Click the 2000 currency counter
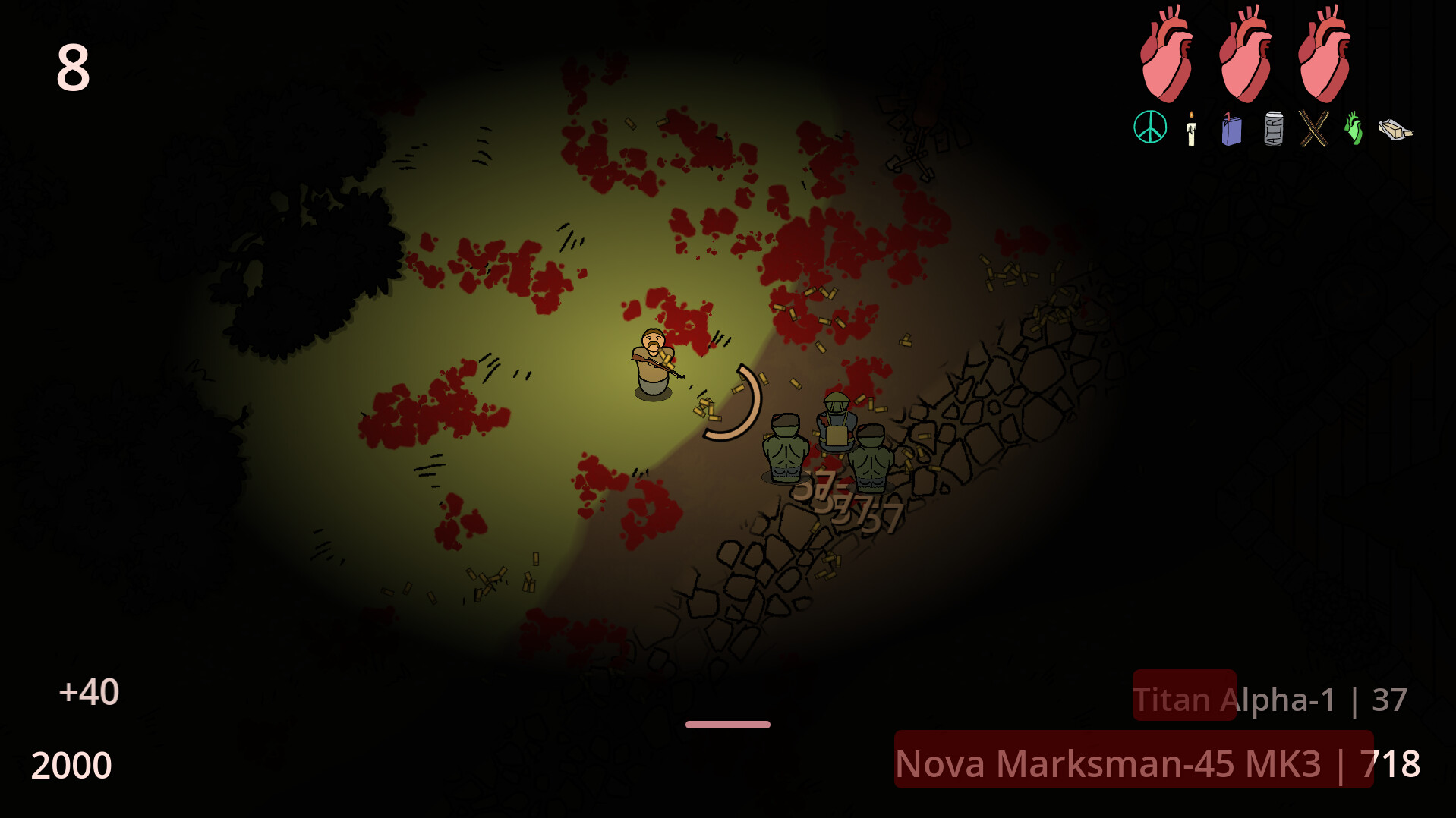 72,764
